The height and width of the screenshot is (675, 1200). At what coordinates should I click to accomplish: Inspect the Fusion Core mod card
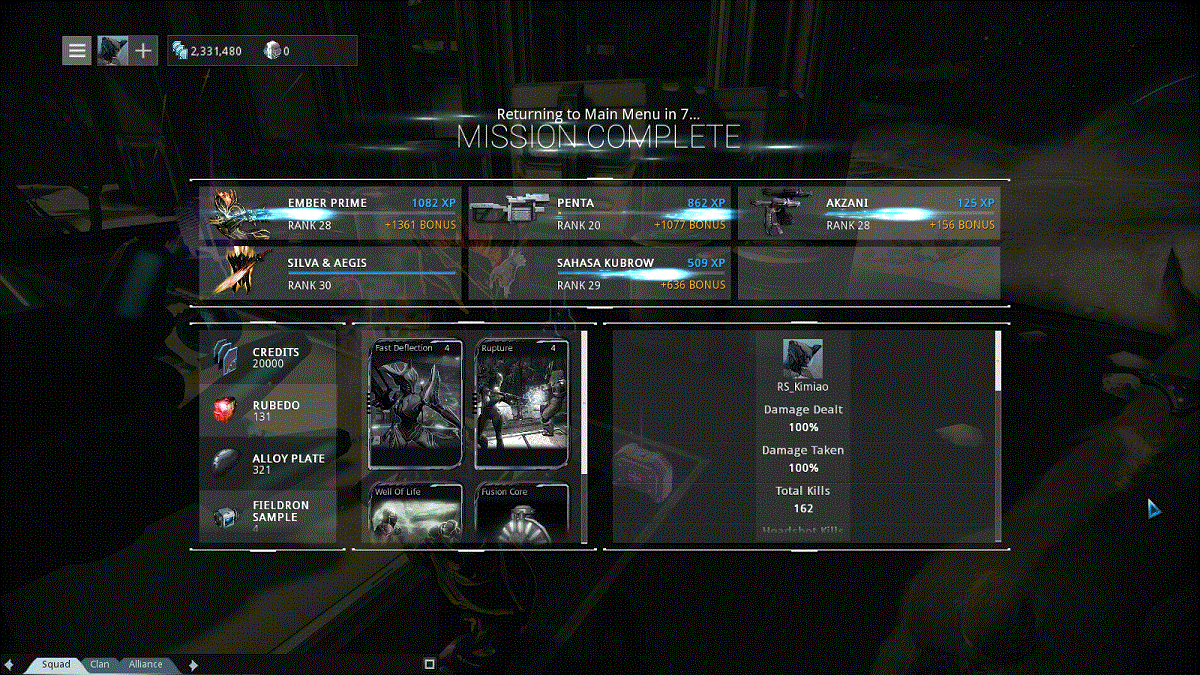click(522, 512)
